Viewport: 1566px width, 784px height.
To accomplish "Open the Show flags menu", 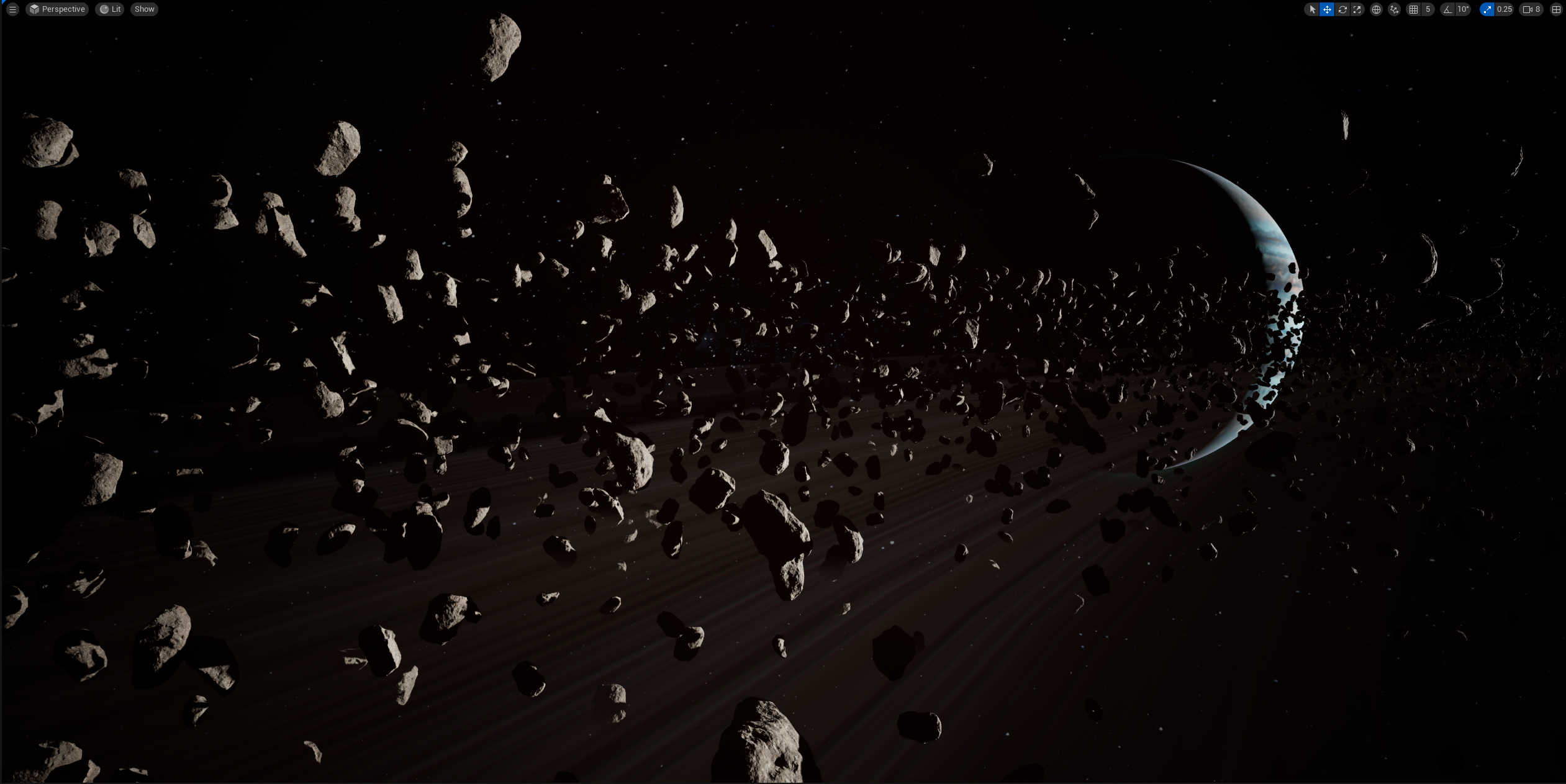I will (144, 9).
